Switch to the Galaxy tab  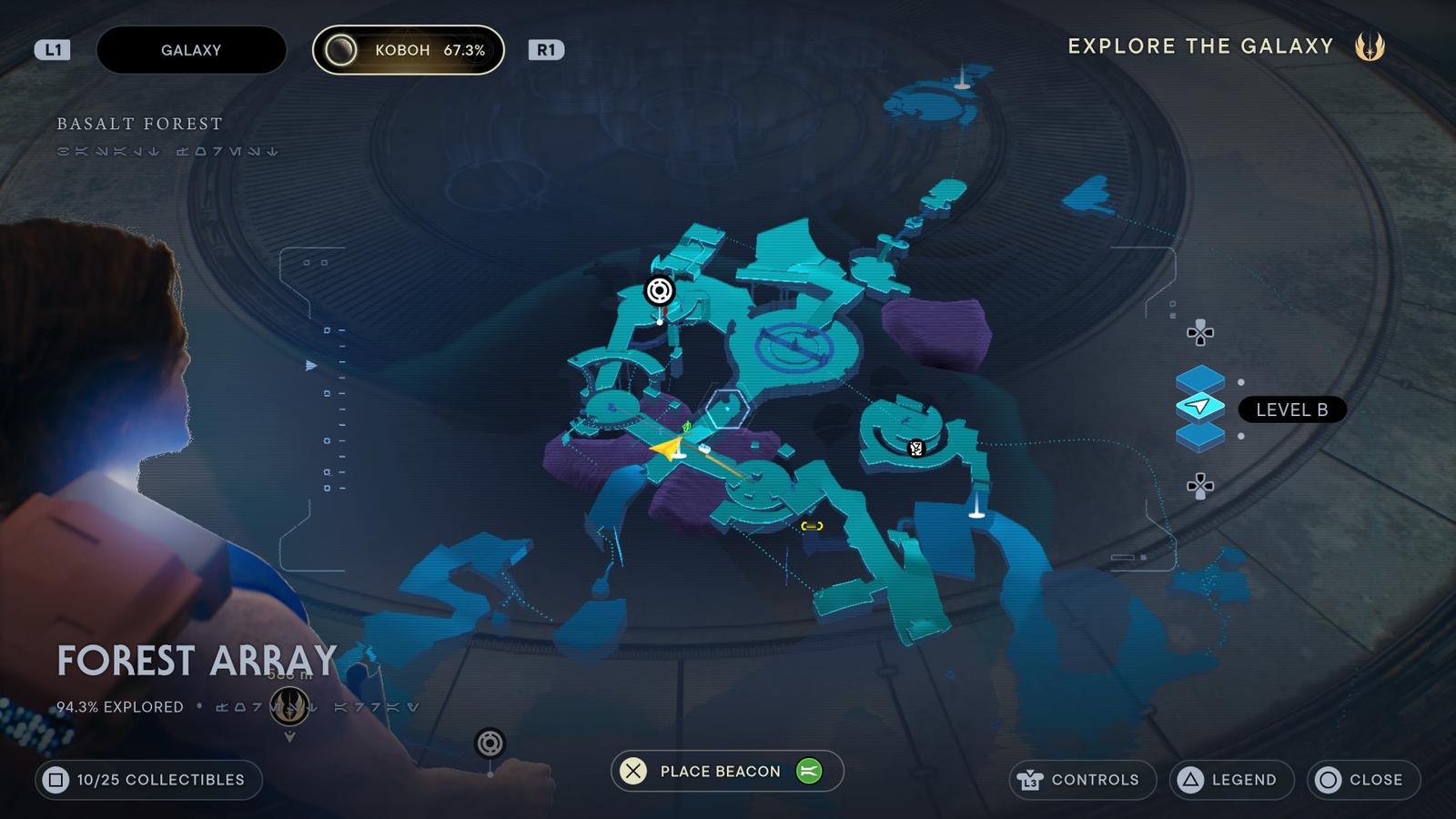190,50
